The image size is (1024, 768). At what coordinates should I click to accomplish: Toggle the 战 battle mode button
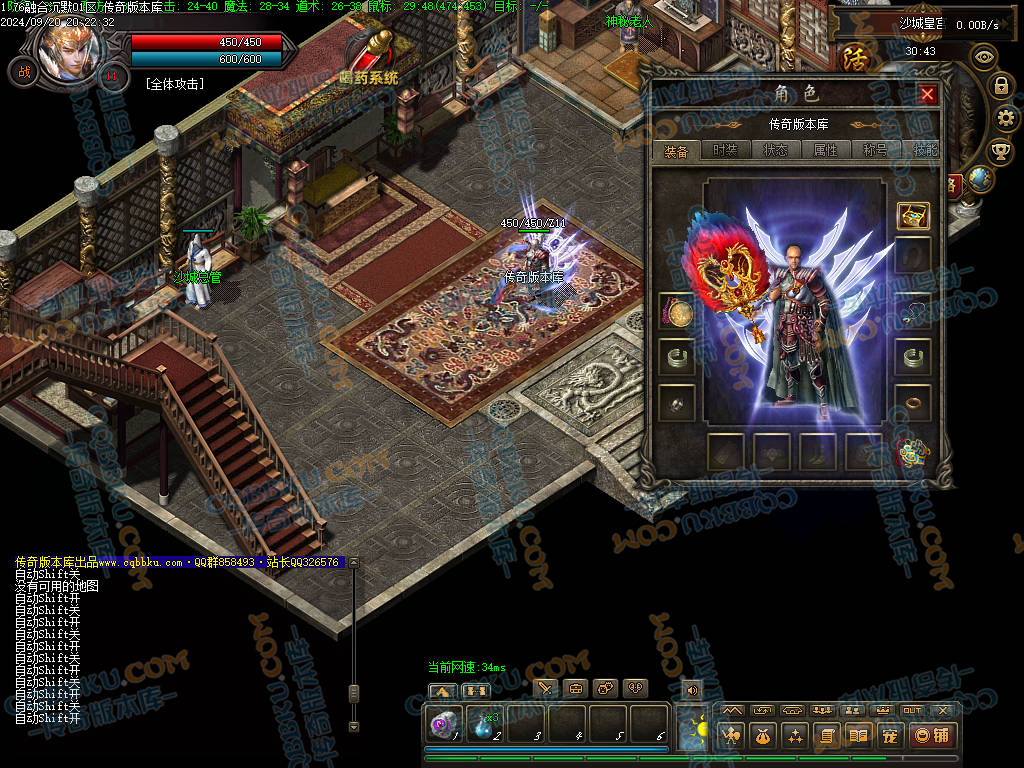(22, 72)
